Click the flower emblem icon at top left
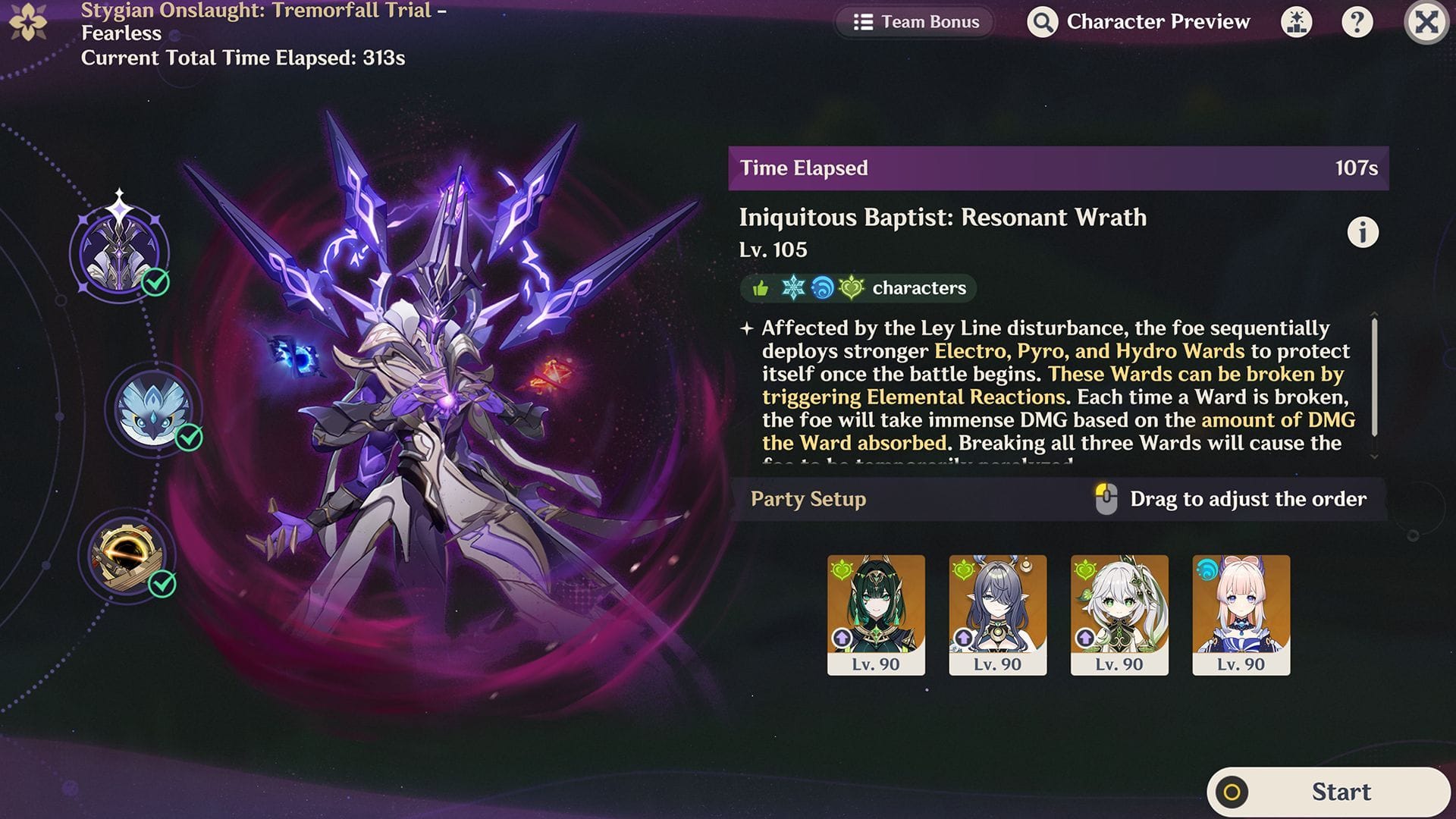1456x819 pixels. (29, 21)
